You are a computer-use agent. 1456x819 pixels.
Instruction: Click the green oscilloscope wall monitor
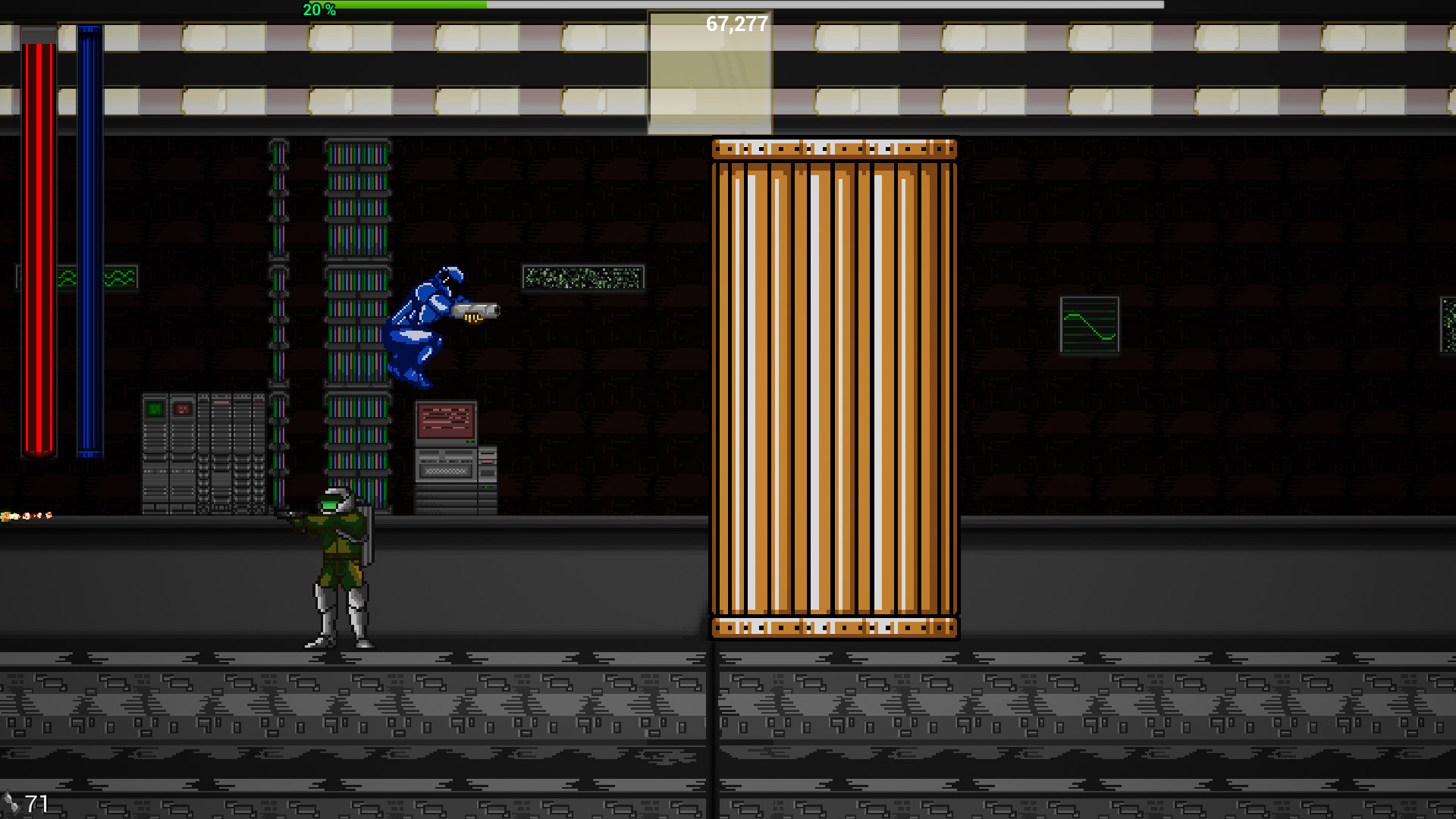(1090, 324)
